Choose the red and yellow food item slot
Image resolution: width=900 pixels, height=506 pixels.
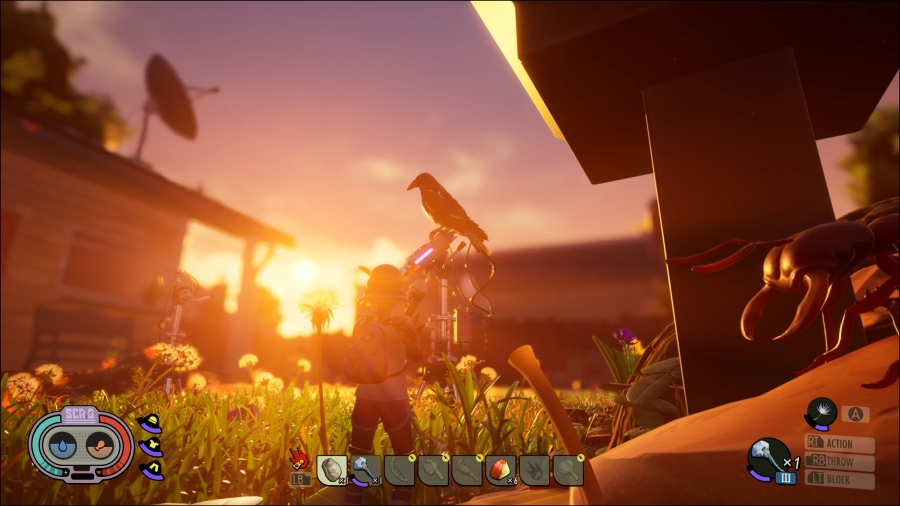500,469
